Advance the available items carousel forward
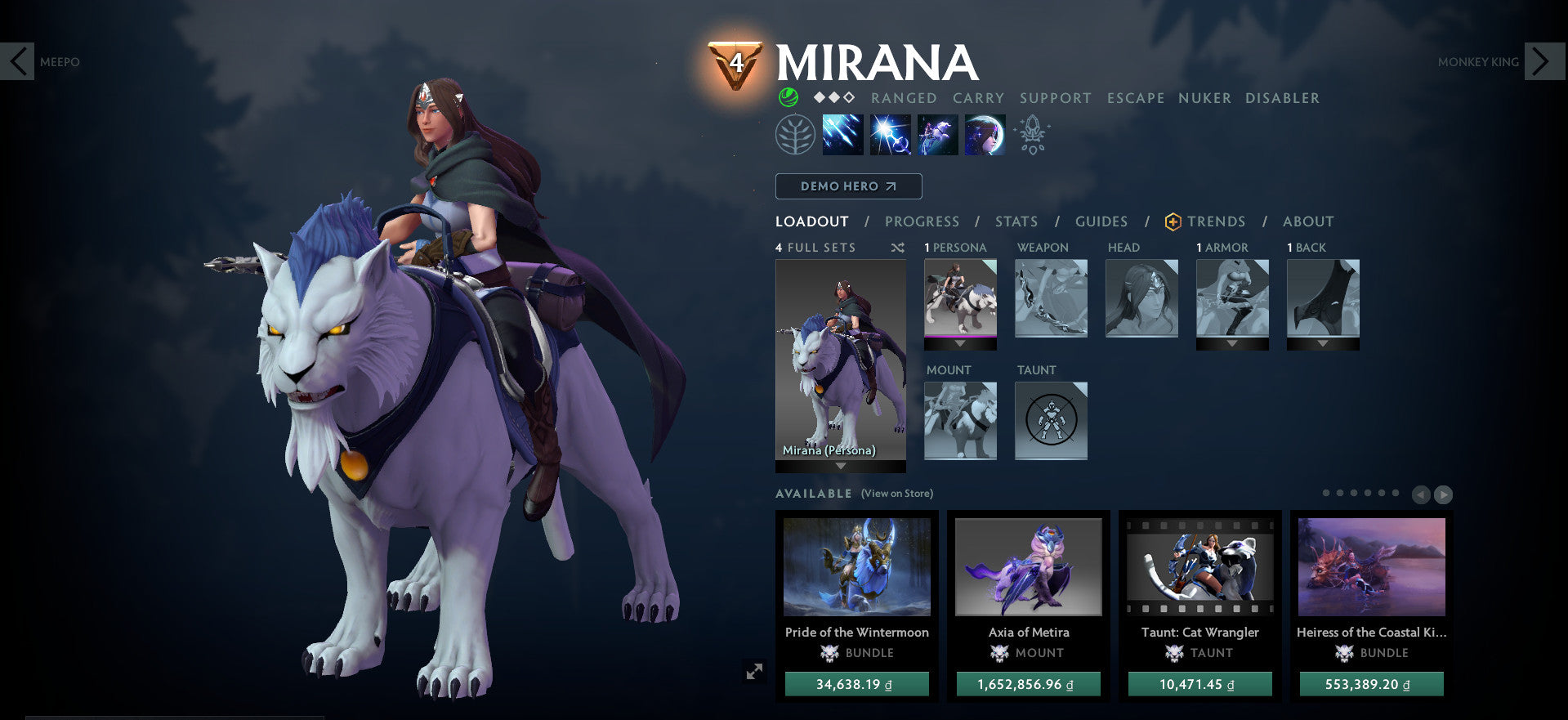 pos(1445,494)
